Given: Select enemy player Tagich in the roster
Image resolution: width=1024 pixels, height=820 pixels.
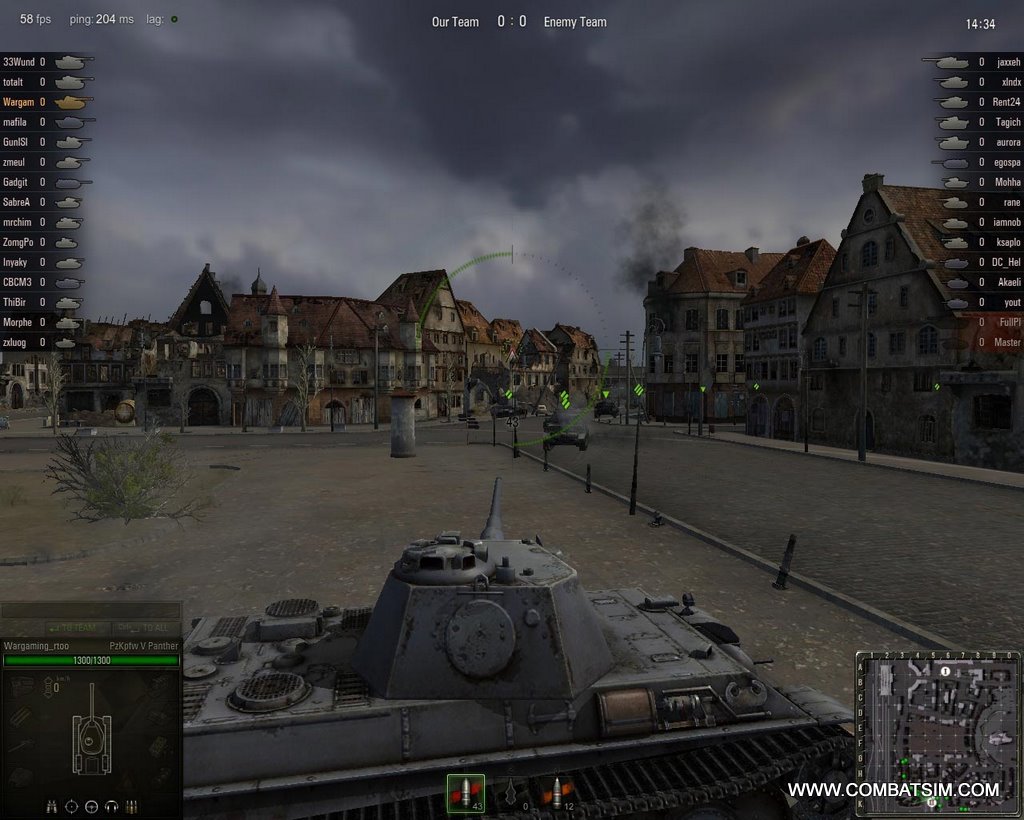Looking at the screenshot, I should 1007,122.
